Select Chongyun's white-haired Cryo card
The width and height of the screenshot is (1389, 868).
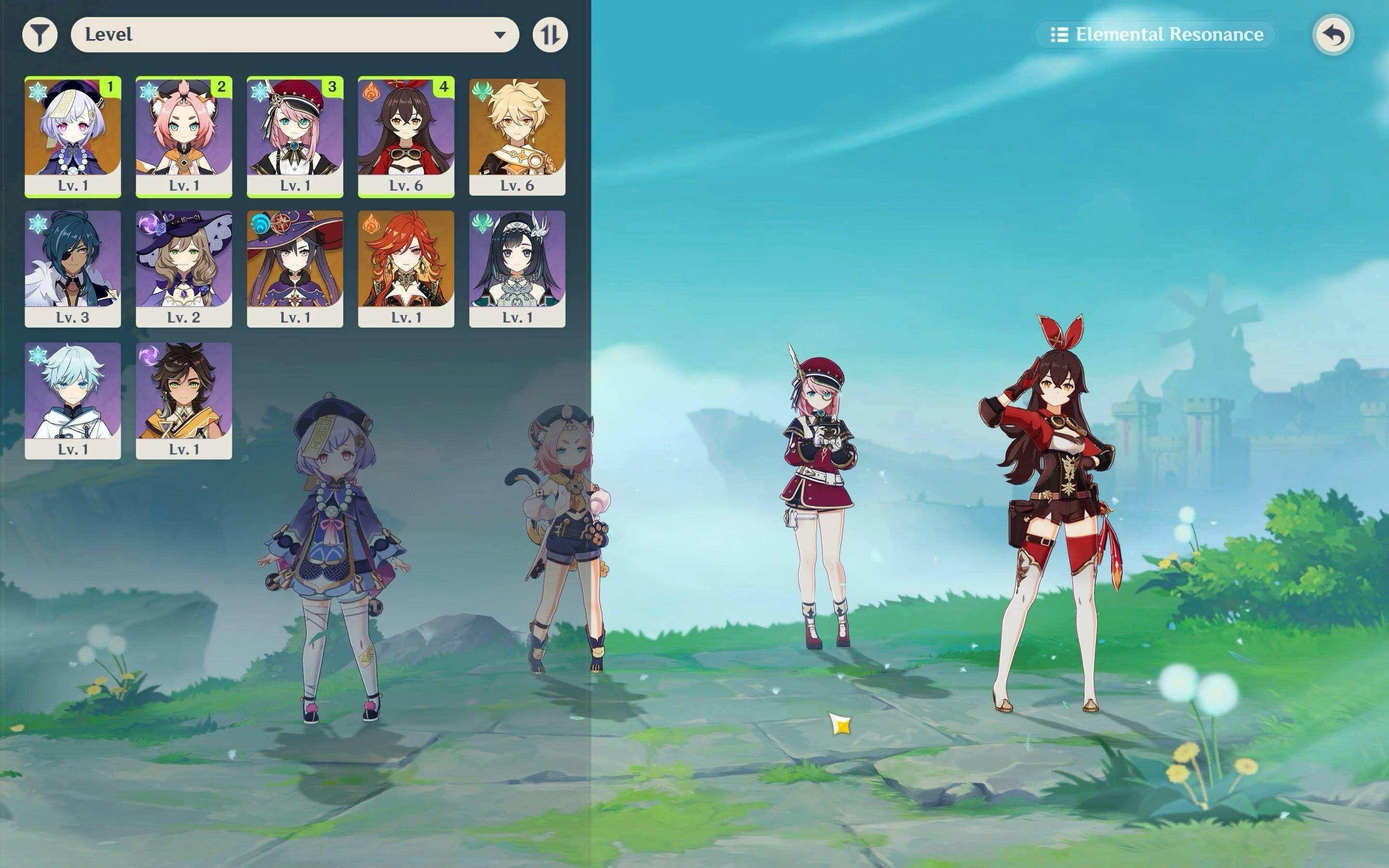pyautogui.click(x=73, y=401)
